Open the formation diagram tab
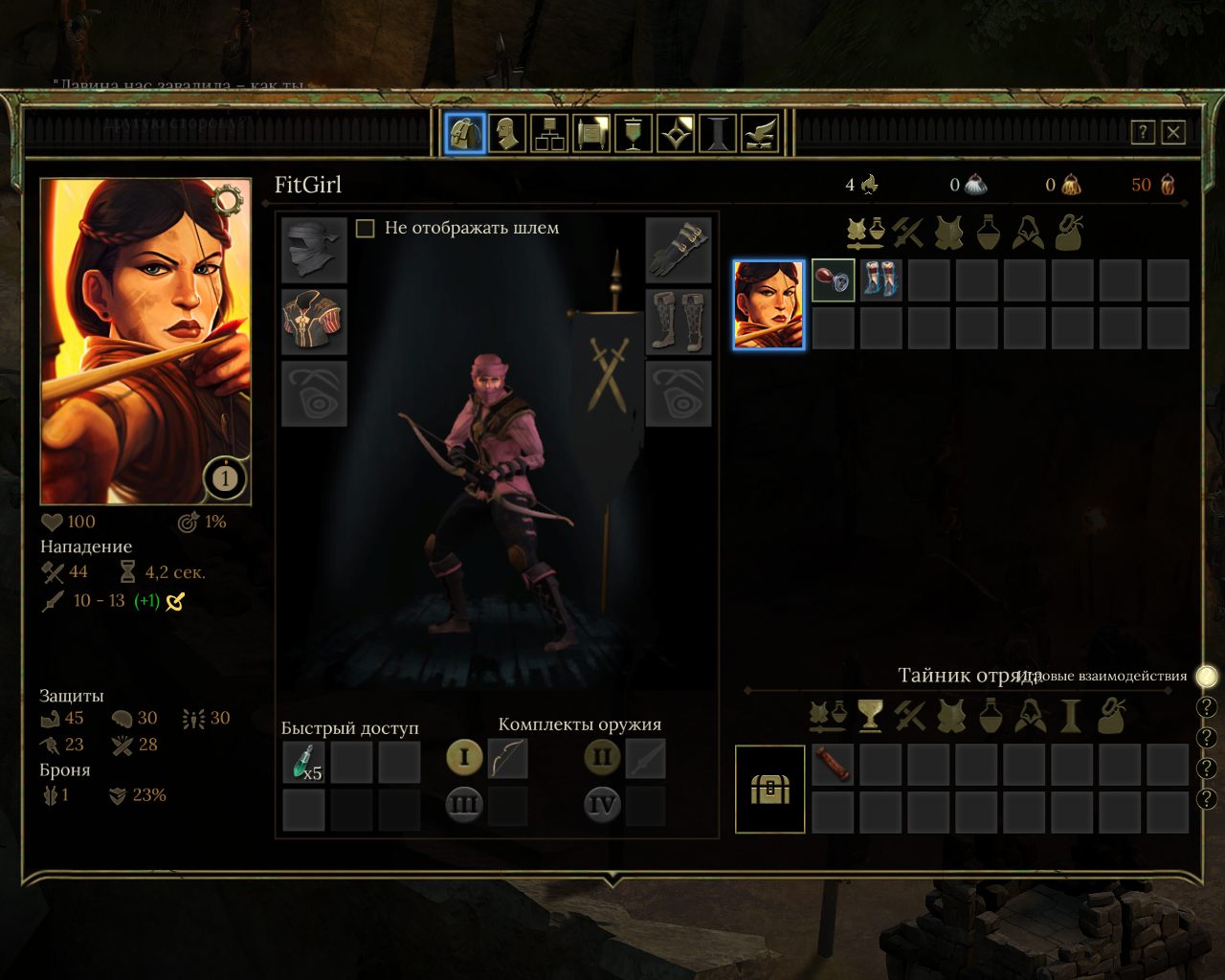 (549, 134)
